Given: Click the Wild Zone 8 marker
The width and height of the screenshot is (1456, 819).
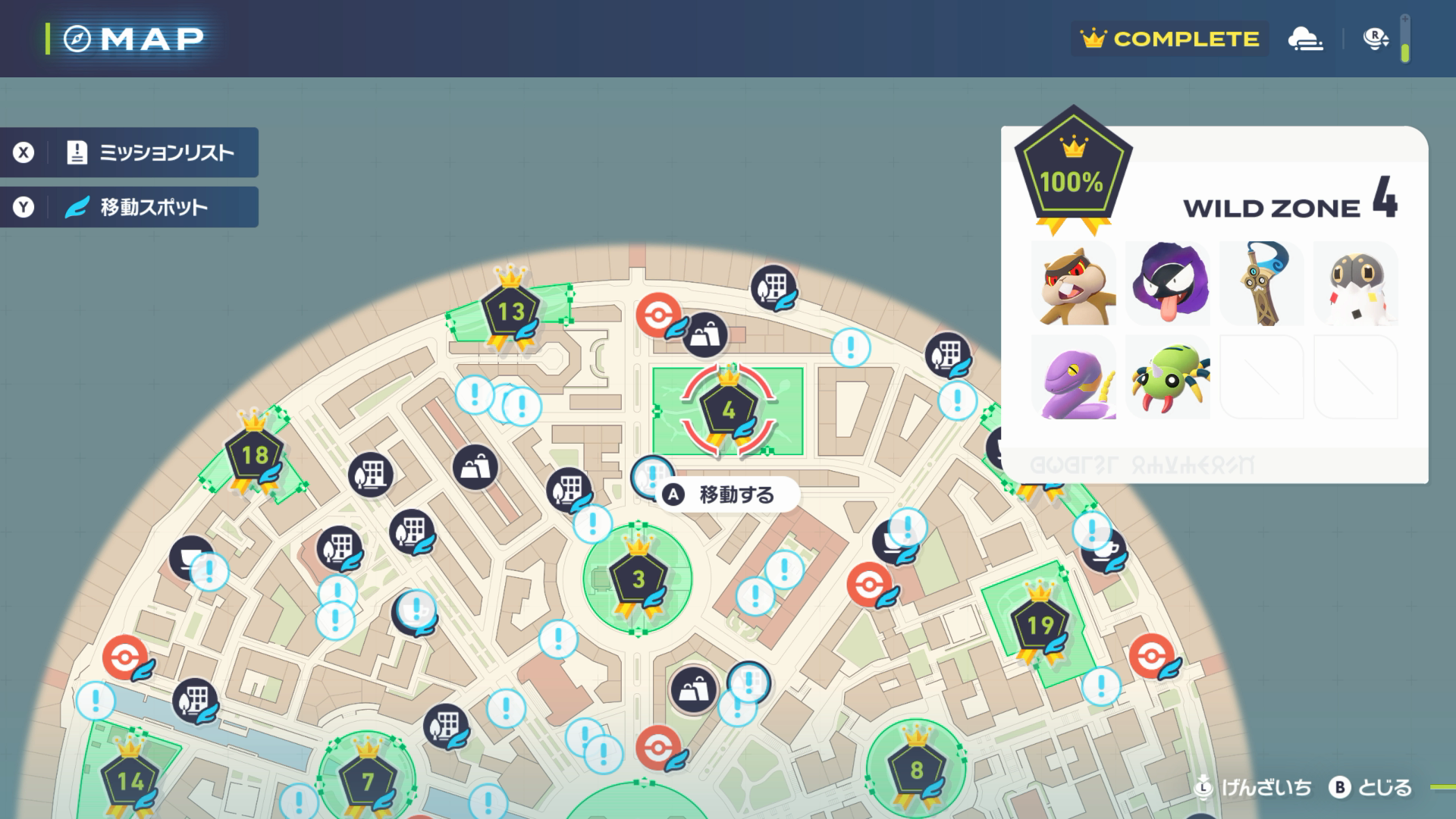Looking at the screenshot, I should pyautogui.click(x=916, y=771).
